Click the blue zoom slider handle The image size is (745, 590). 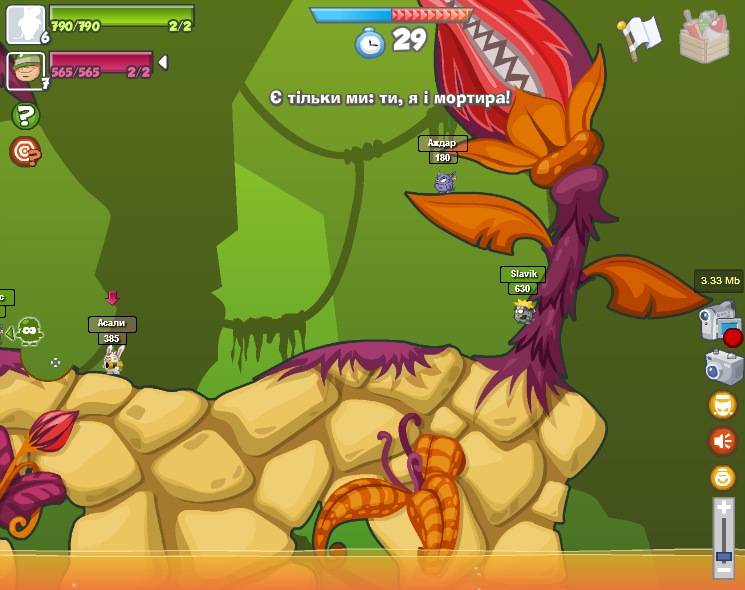tap(723, 555)
